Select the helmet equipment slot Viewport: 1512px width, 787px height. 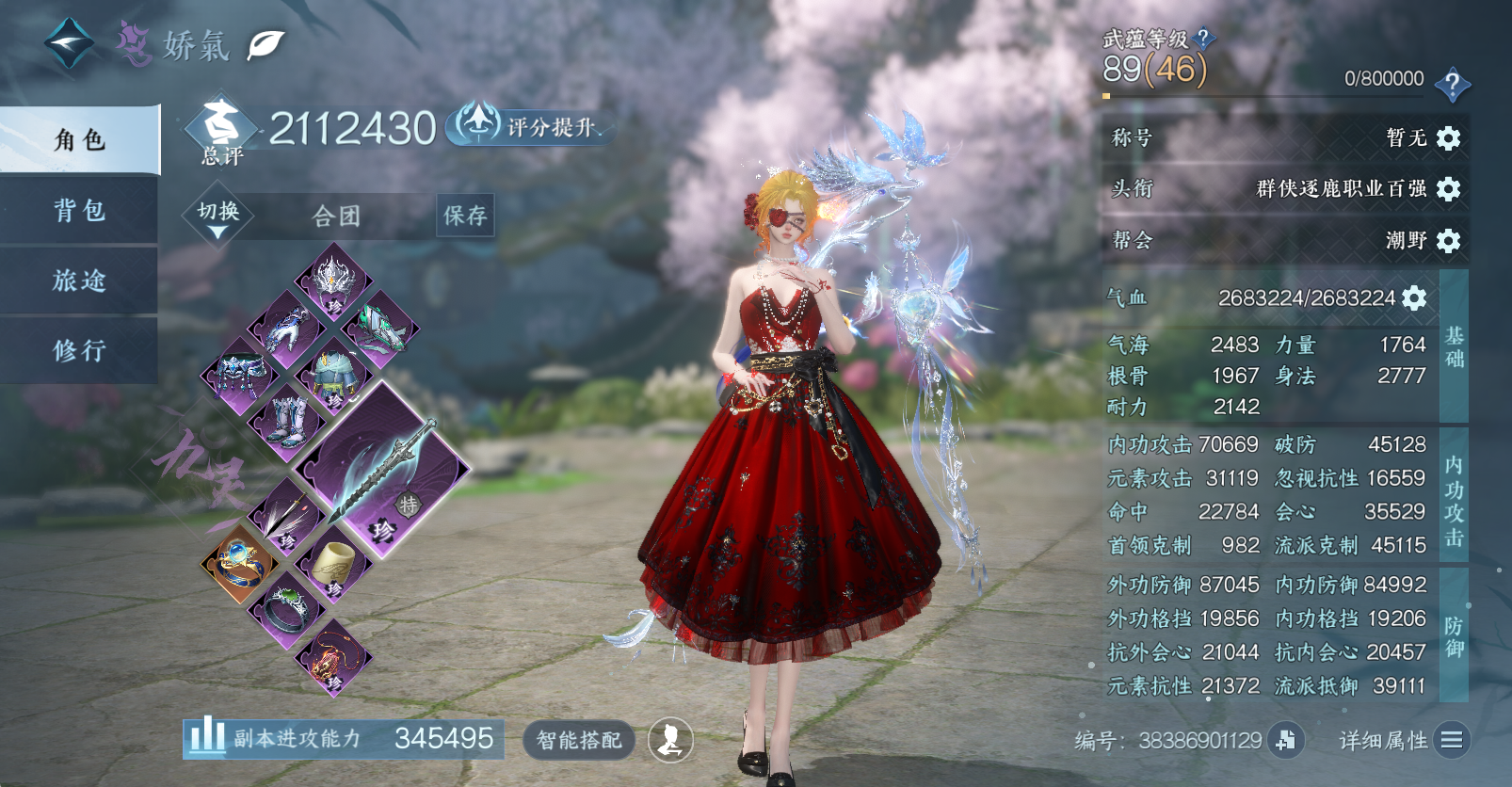332,281
